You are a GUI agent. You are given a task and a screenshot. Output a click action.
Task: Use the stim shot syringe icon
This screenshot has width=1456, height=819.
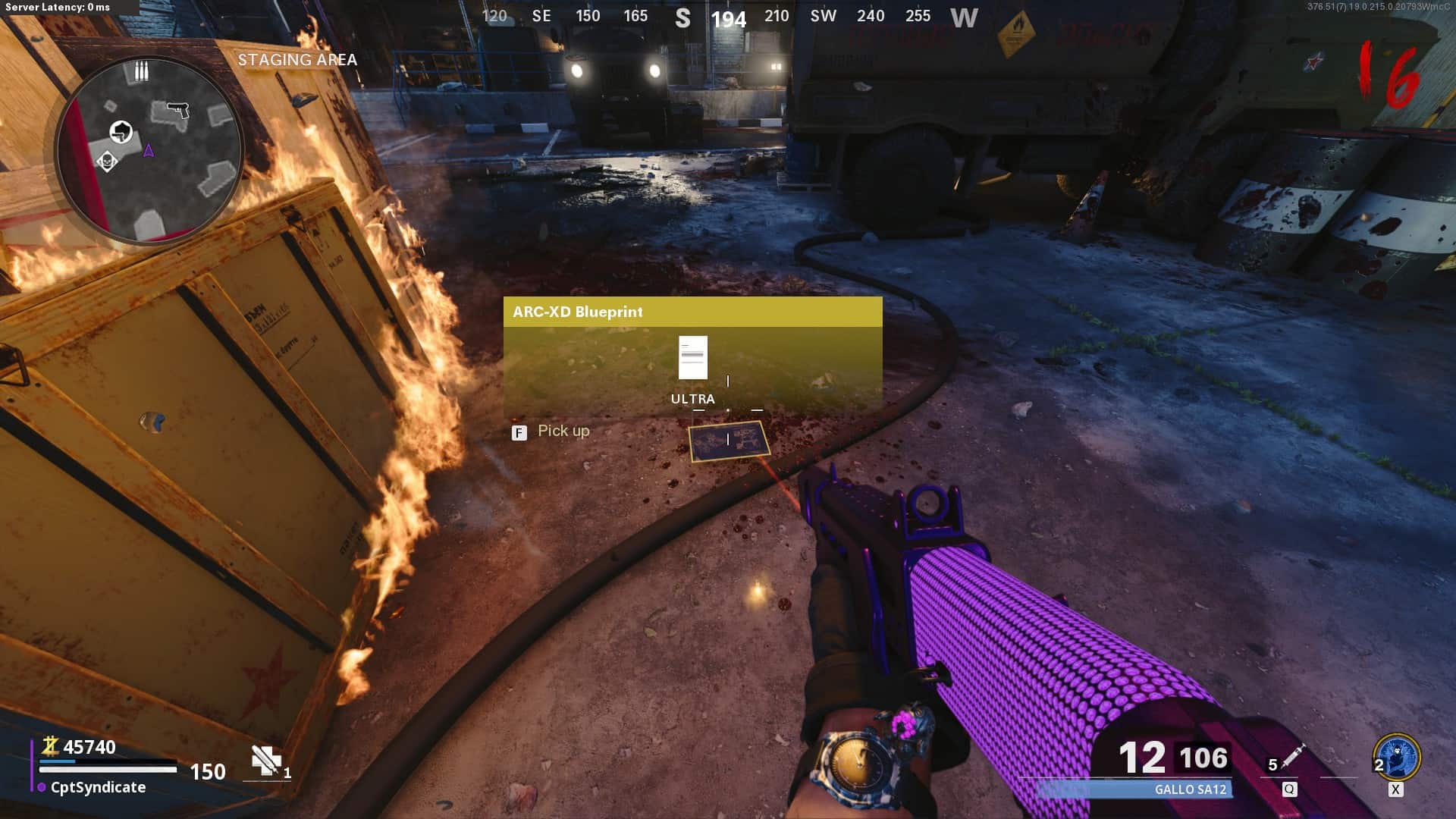coord(1292,756)
